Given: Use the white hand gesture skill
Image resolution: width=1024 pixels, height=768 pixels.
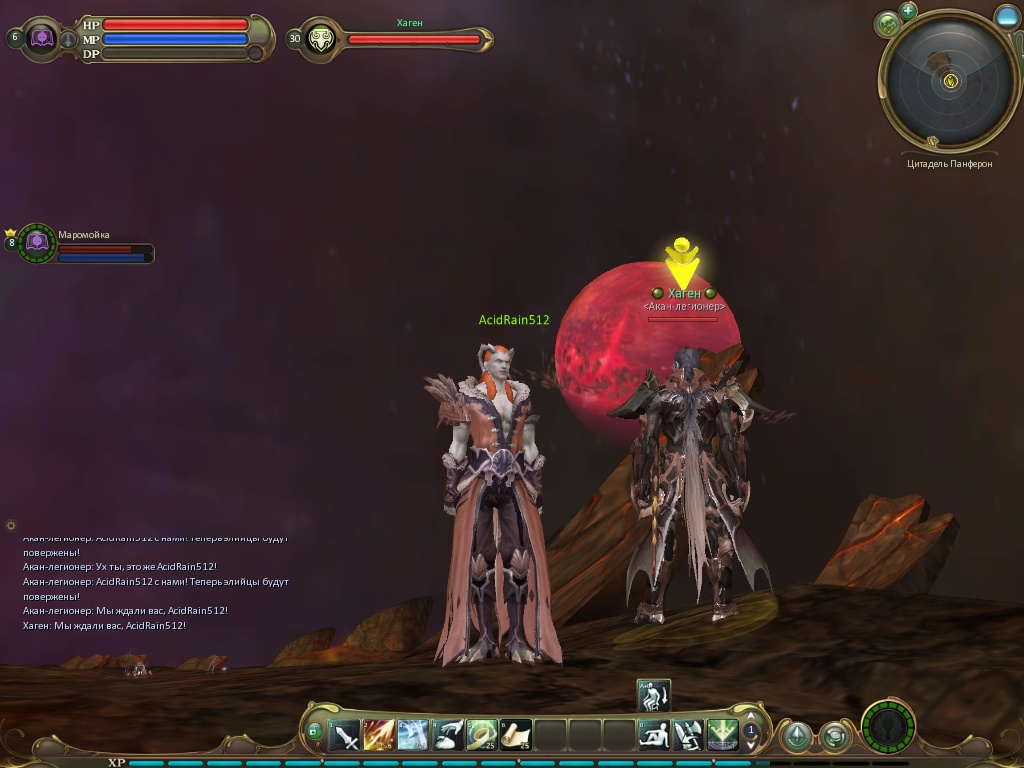Looking at the screenshot, I should tap(447, 736).
